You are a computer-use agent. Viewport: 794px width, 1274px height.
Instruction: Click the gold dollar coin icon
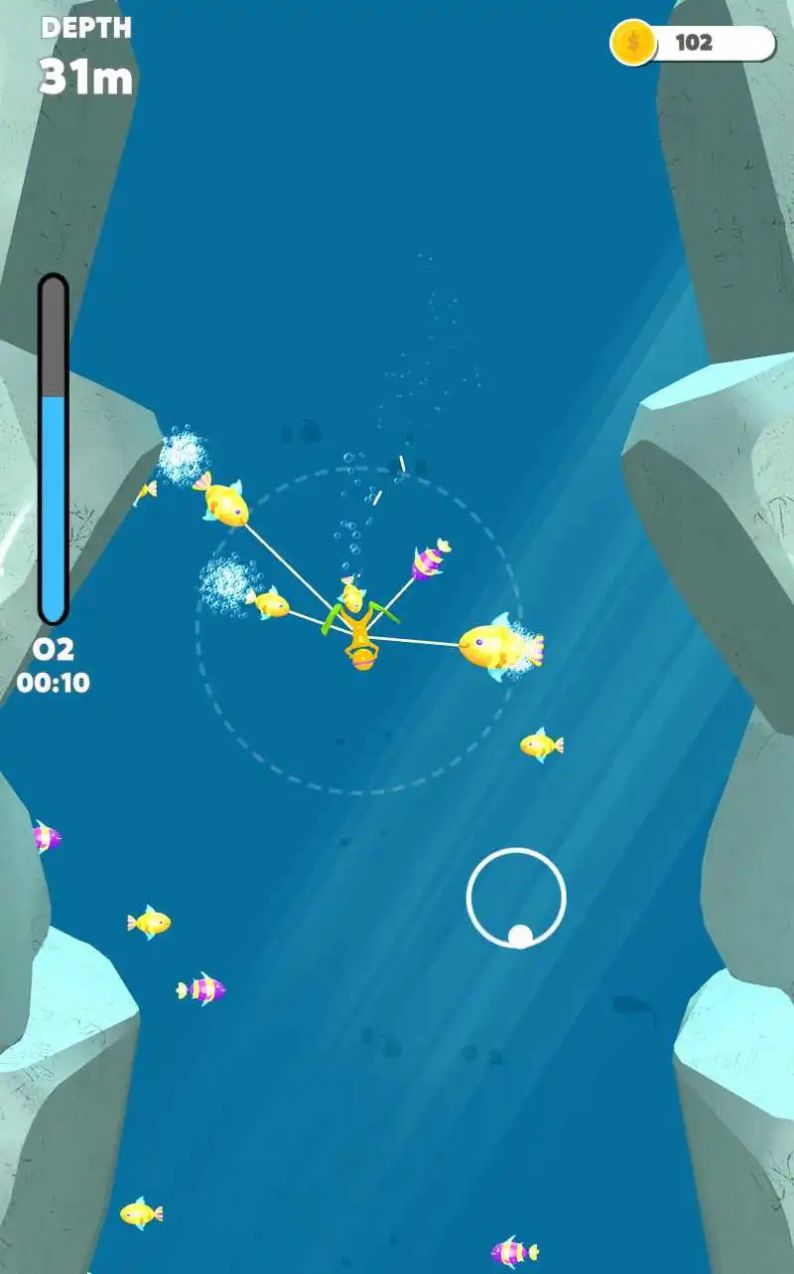[x=633, y=43]
